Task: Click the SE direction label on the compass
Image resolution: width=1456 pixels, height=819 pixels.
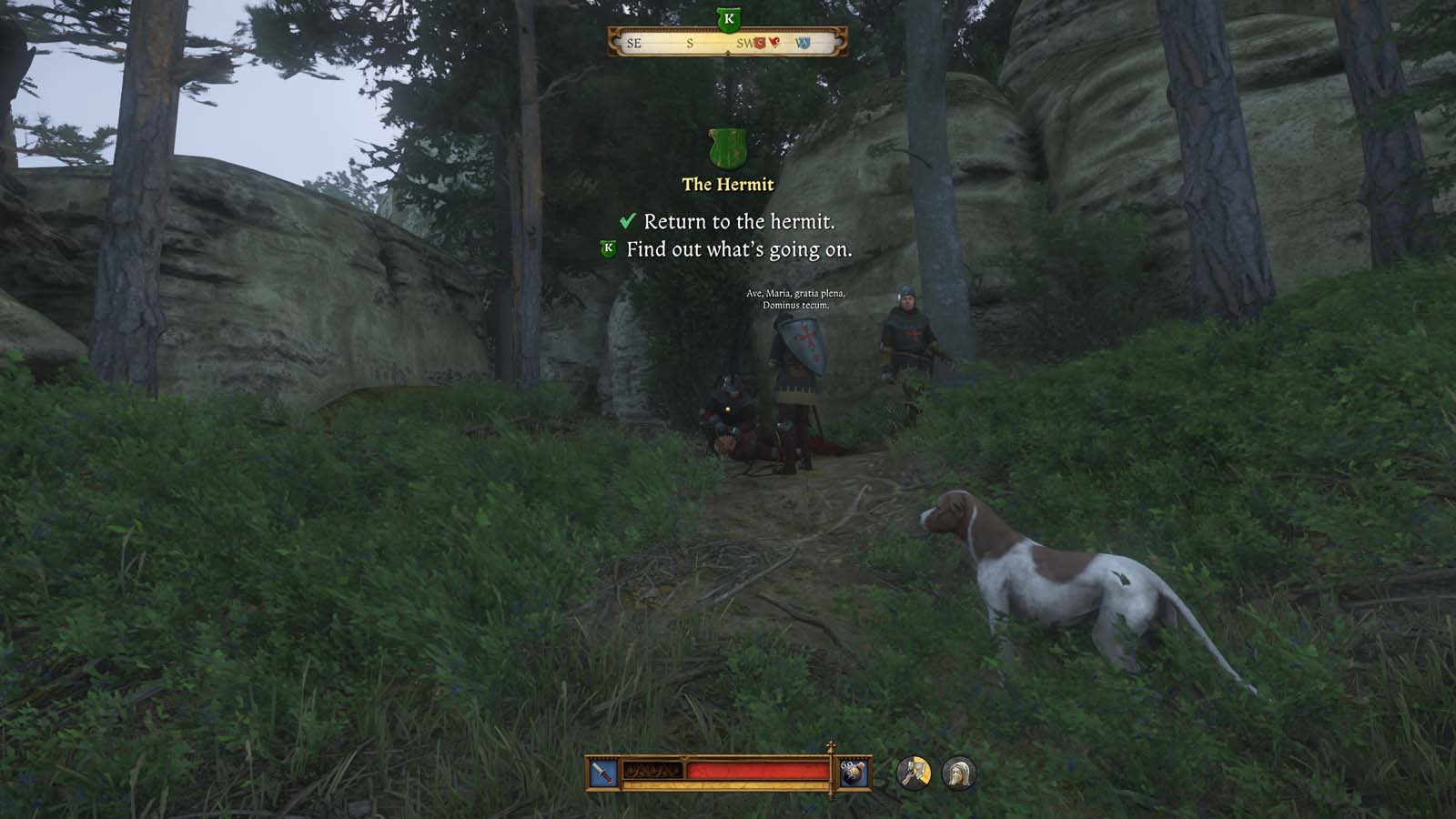Action: tap(634, 43)
